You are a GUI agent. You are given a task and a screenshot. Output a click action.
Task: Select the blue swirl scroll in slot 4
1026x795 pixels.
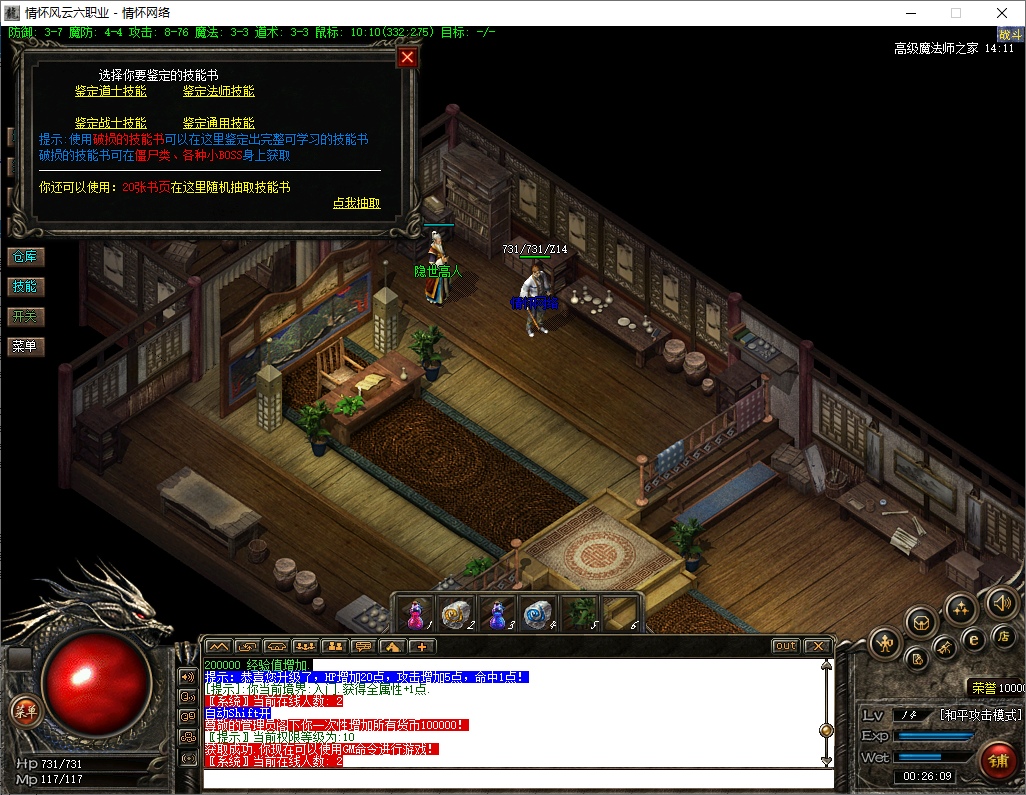pos(537,613)
